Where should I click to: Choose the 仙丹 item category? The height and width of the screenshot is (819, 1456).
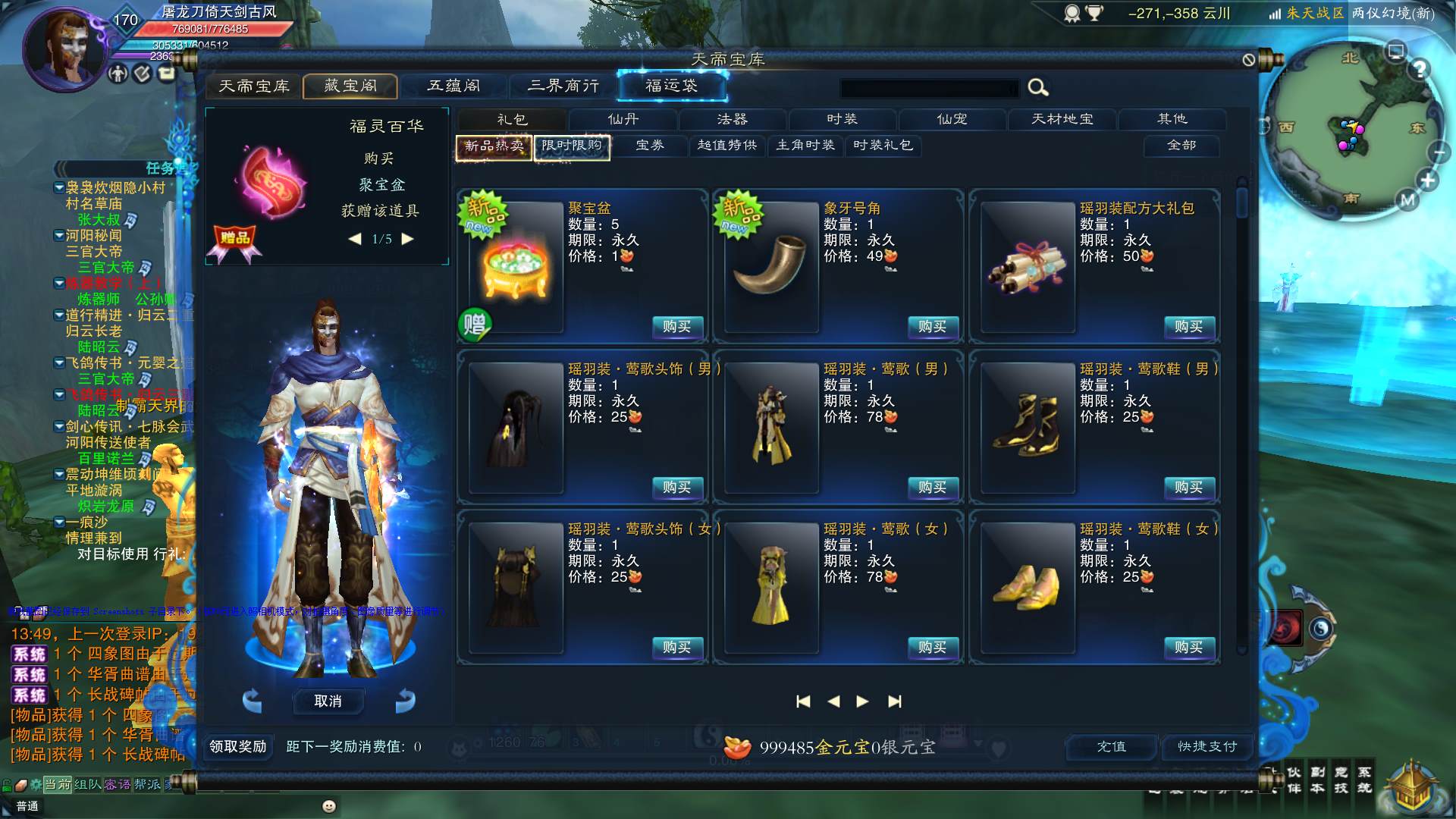(623, 120)
